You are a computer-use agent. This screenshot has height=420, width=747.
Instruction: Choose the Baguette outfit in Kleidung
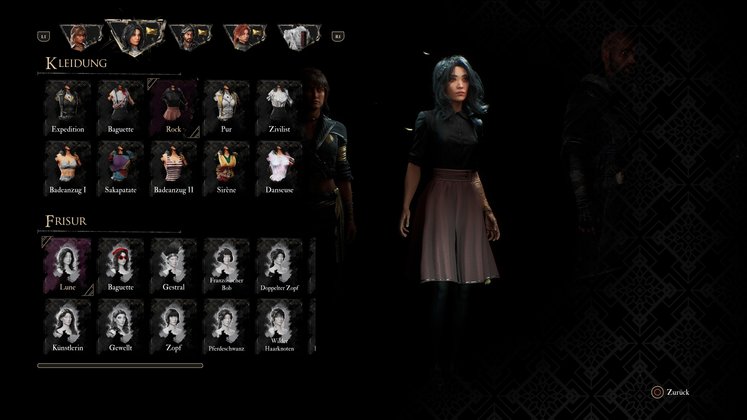click(120, 107)
